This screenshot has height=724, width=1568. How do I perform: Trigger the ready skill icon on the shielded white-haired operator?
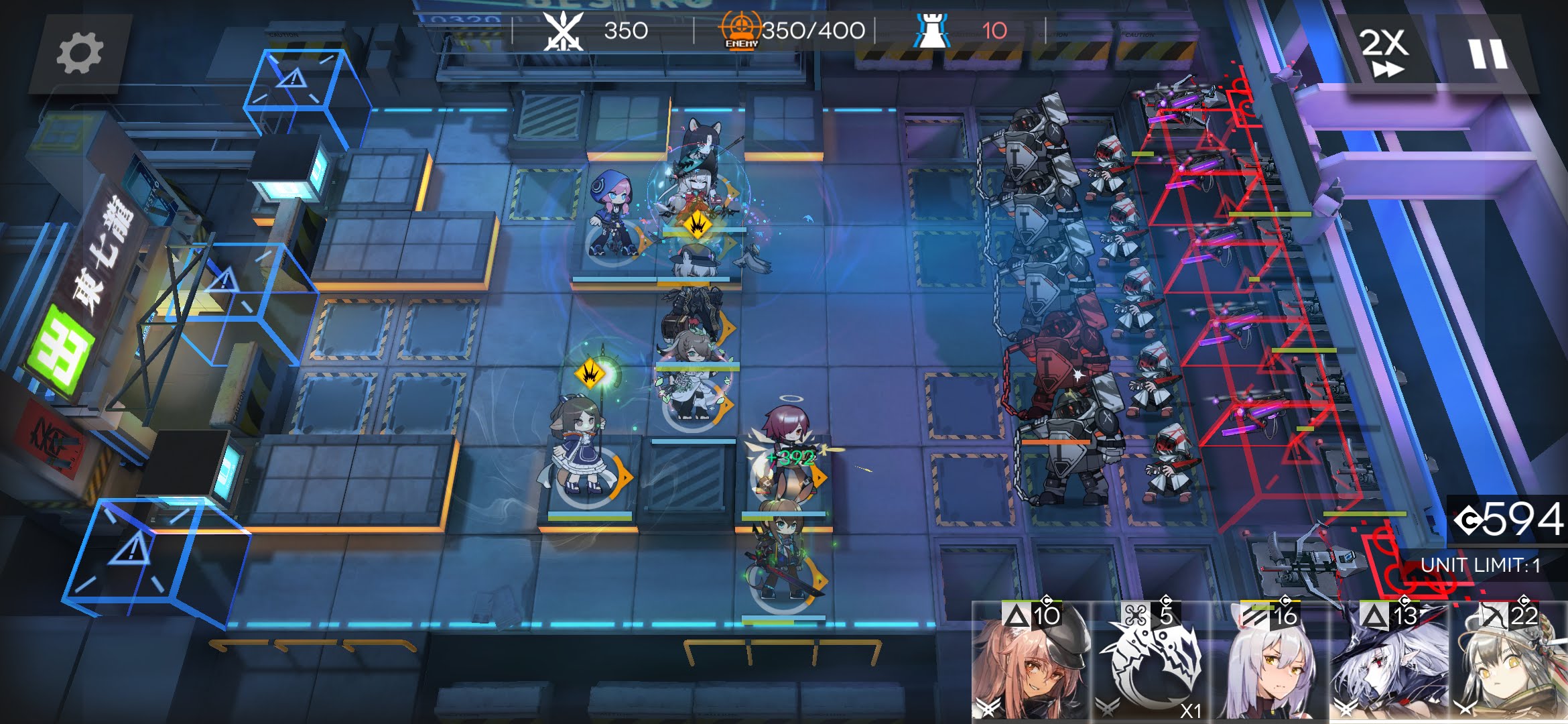[x=698, y=225]
